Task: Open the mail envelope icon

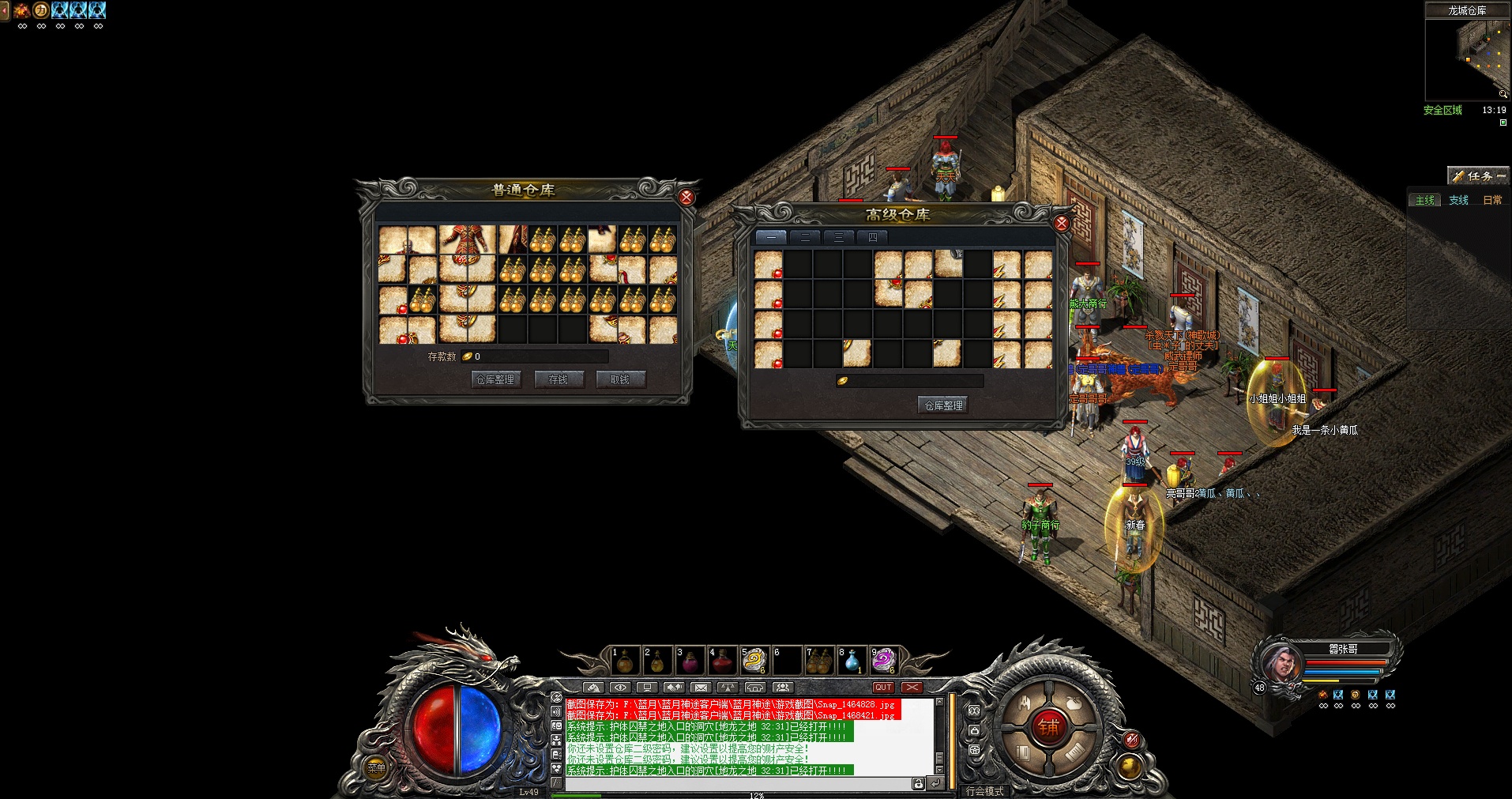Action: pos(701,688)
